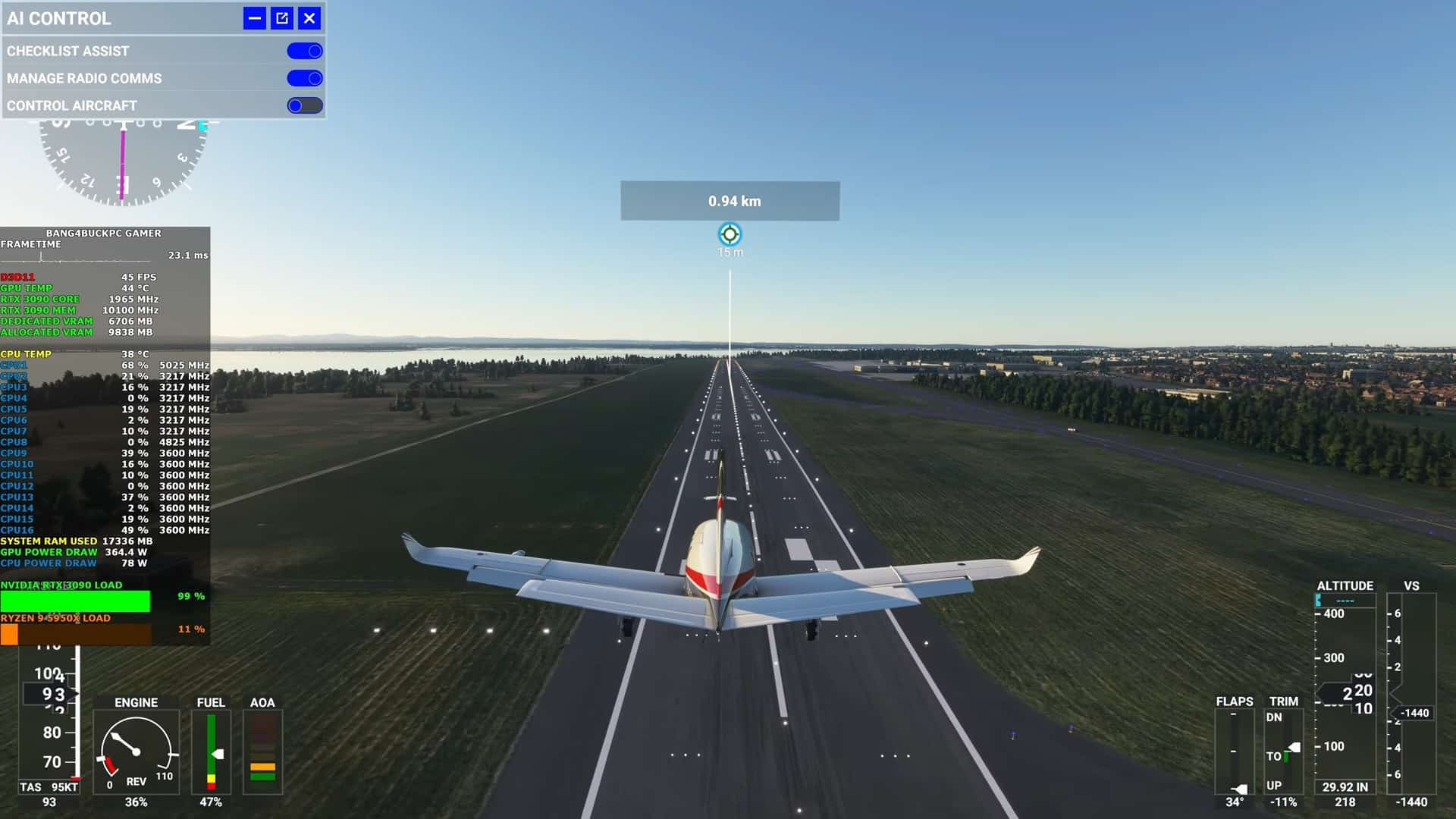Click the 0.94 km distance banner
Viewport: 1456px width, 819px height.
point(729,201)
